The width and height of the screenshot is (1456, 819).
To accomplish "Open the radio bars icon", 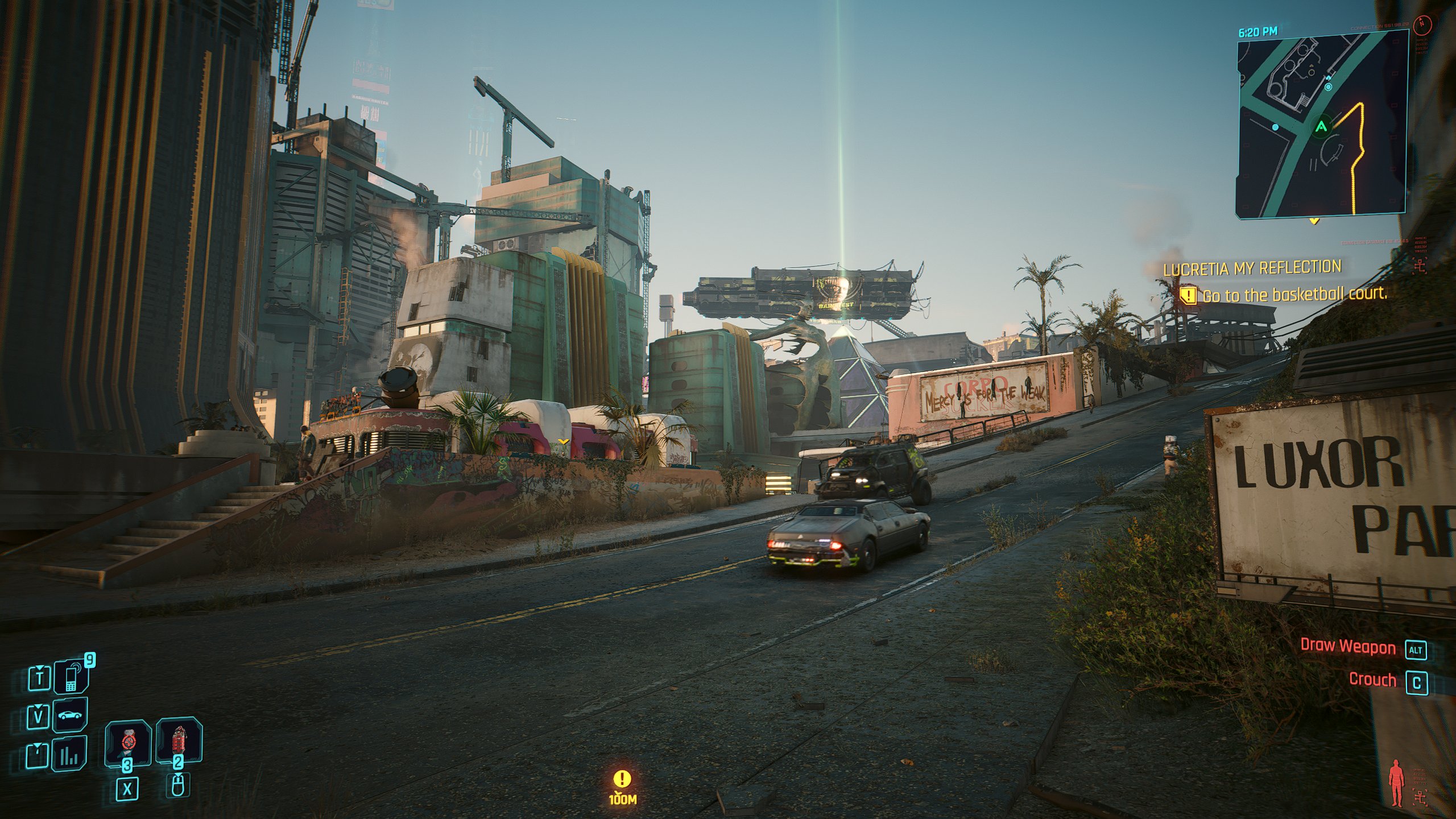I will pos(70,755).
